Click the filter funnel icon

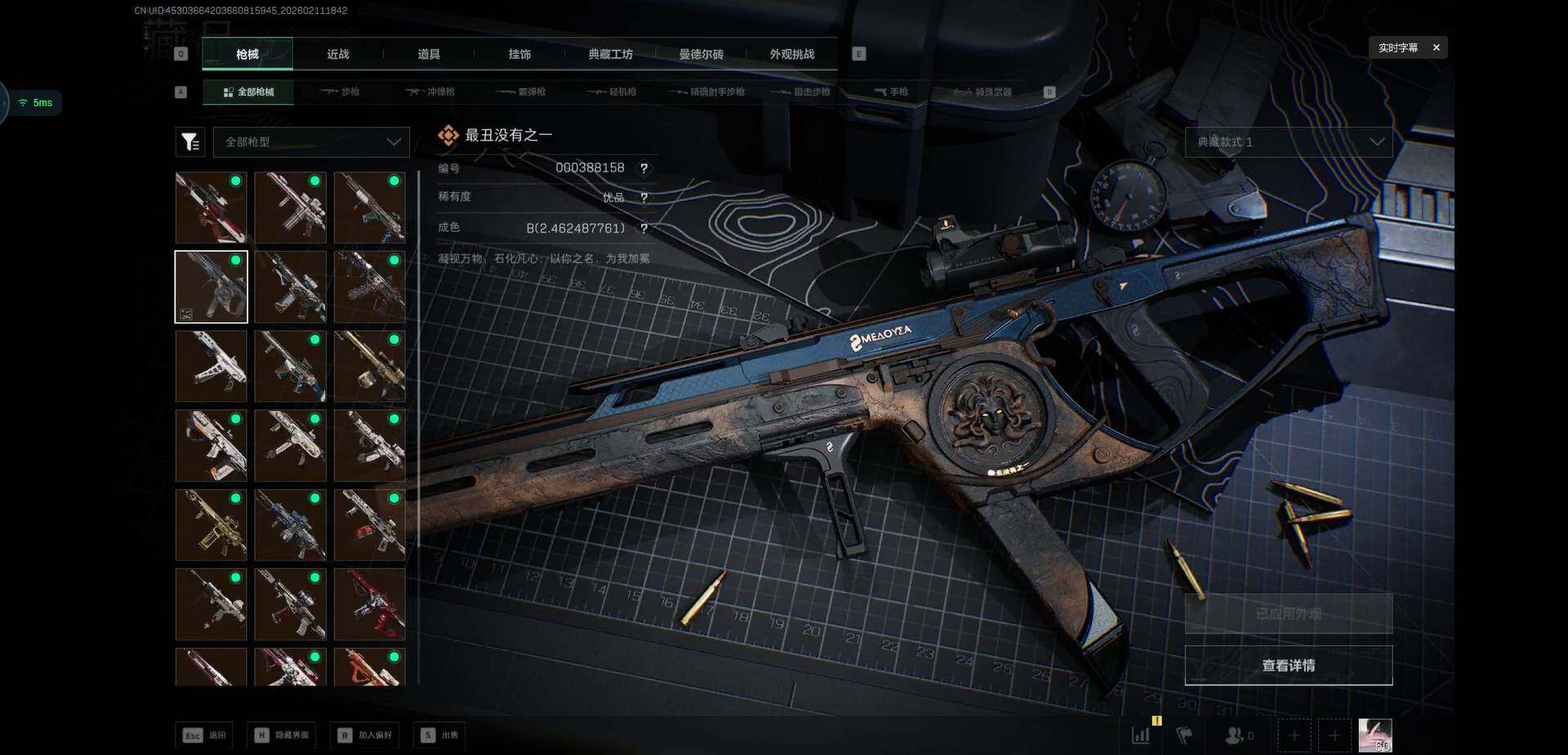(190, 142)
